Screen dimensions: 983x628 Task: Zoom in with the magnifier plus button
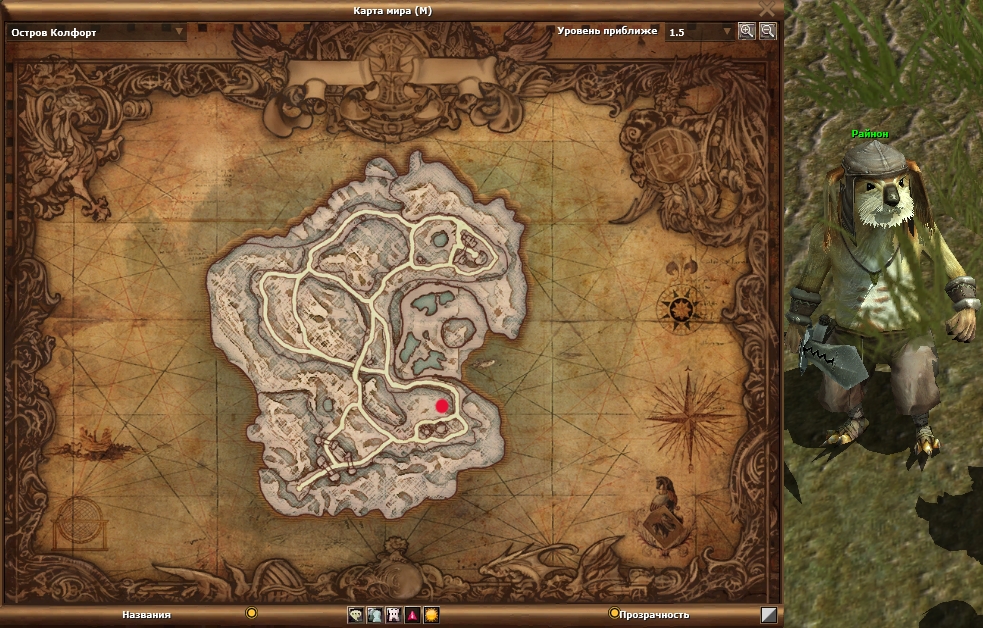pos(746,31)
